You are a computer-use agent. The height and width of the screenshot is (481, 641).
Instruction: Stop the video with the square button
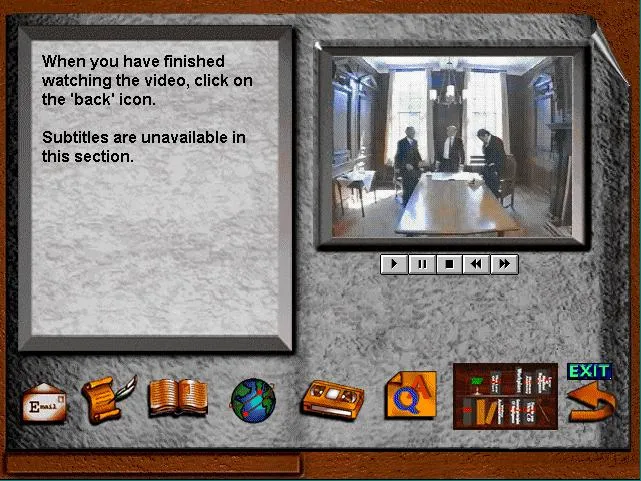[450, 264]
